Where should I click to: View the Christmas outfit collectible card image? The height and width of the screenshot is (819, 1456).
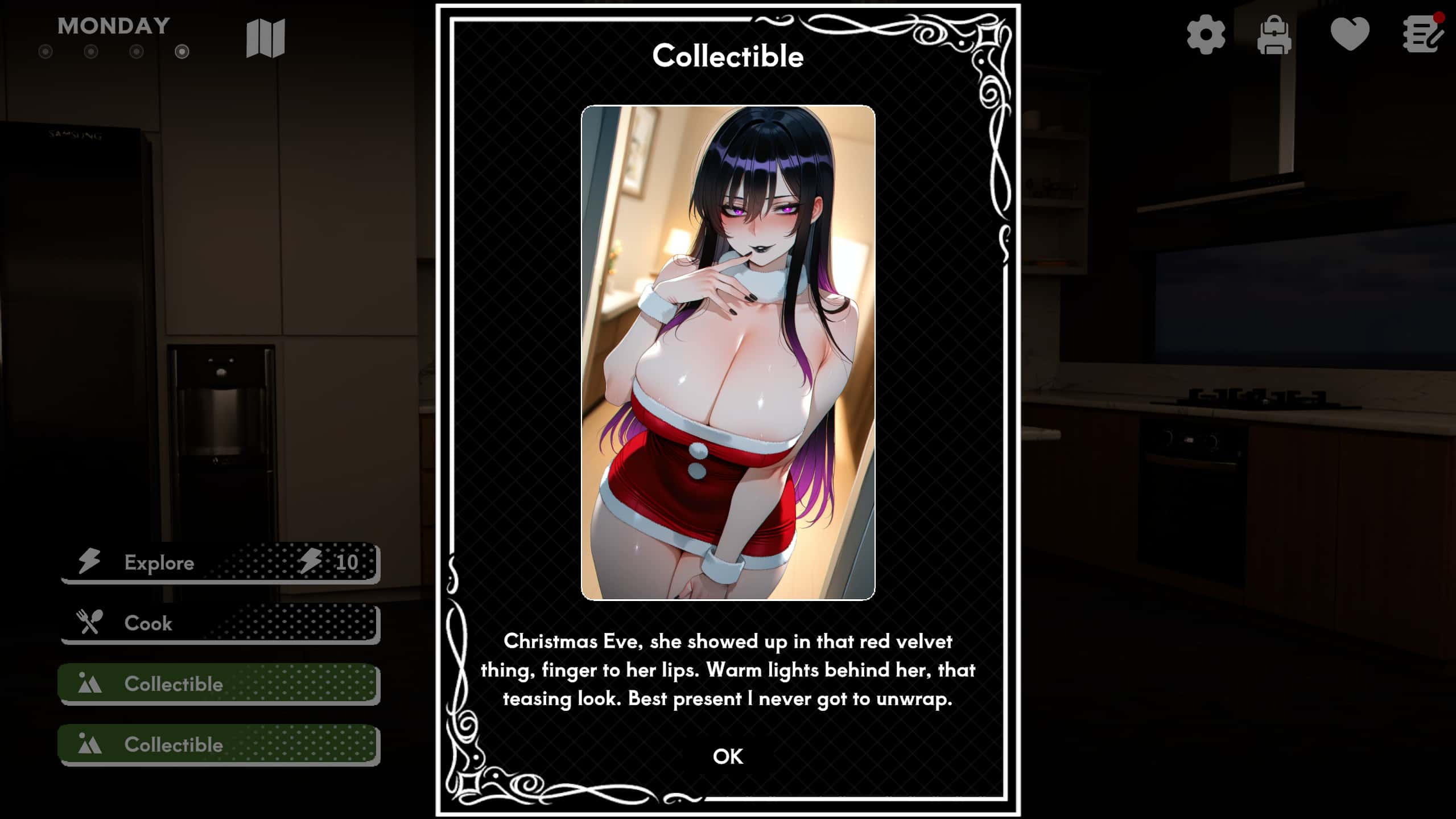pos(727,353)
